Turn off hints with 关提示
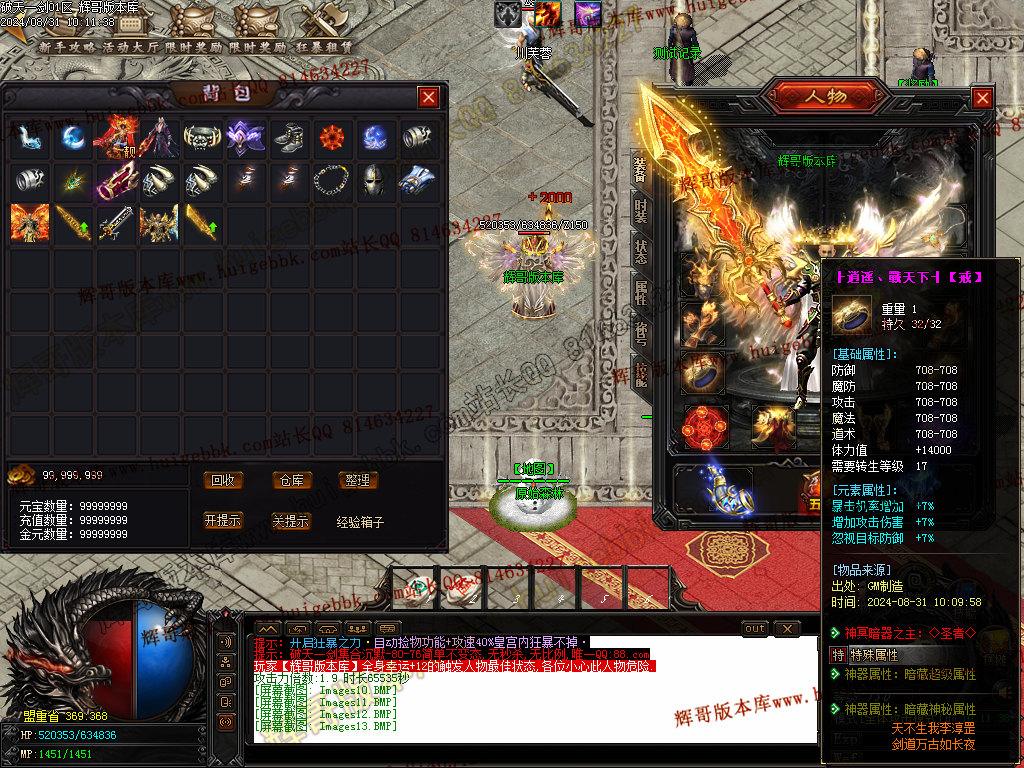Screen dimensions: 1024x768 291,521
